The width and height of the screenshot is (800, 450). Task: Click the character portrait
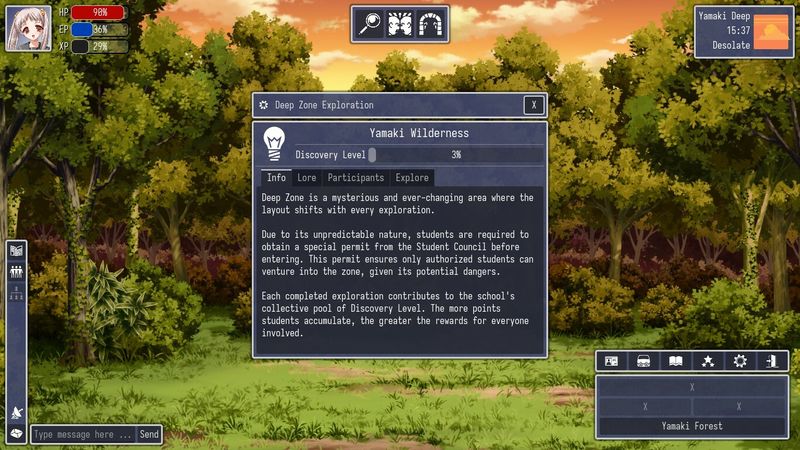pos(29,28)
